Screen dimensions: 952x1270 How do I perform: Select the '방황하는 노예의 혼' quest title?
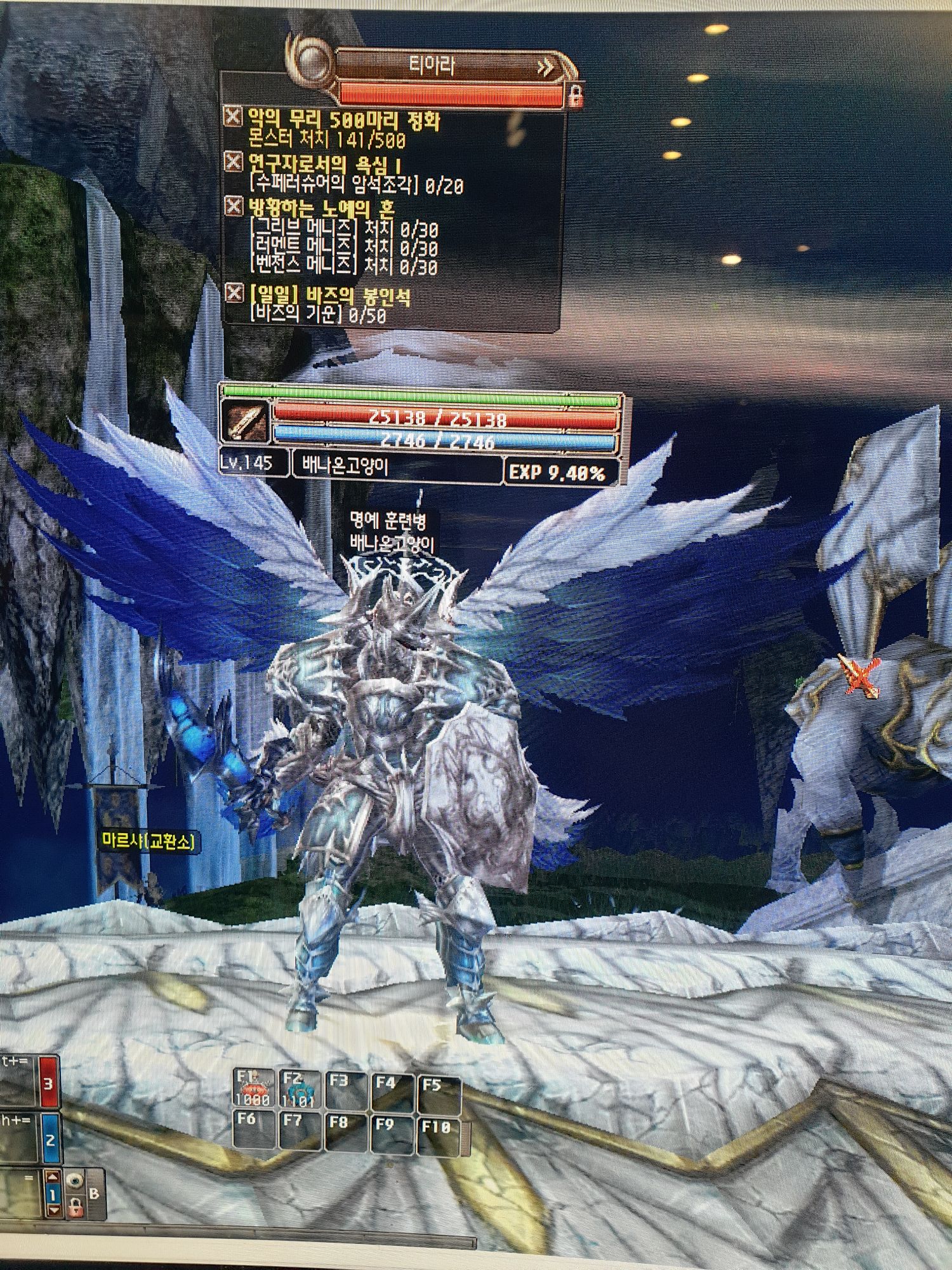tap(321, 208)
